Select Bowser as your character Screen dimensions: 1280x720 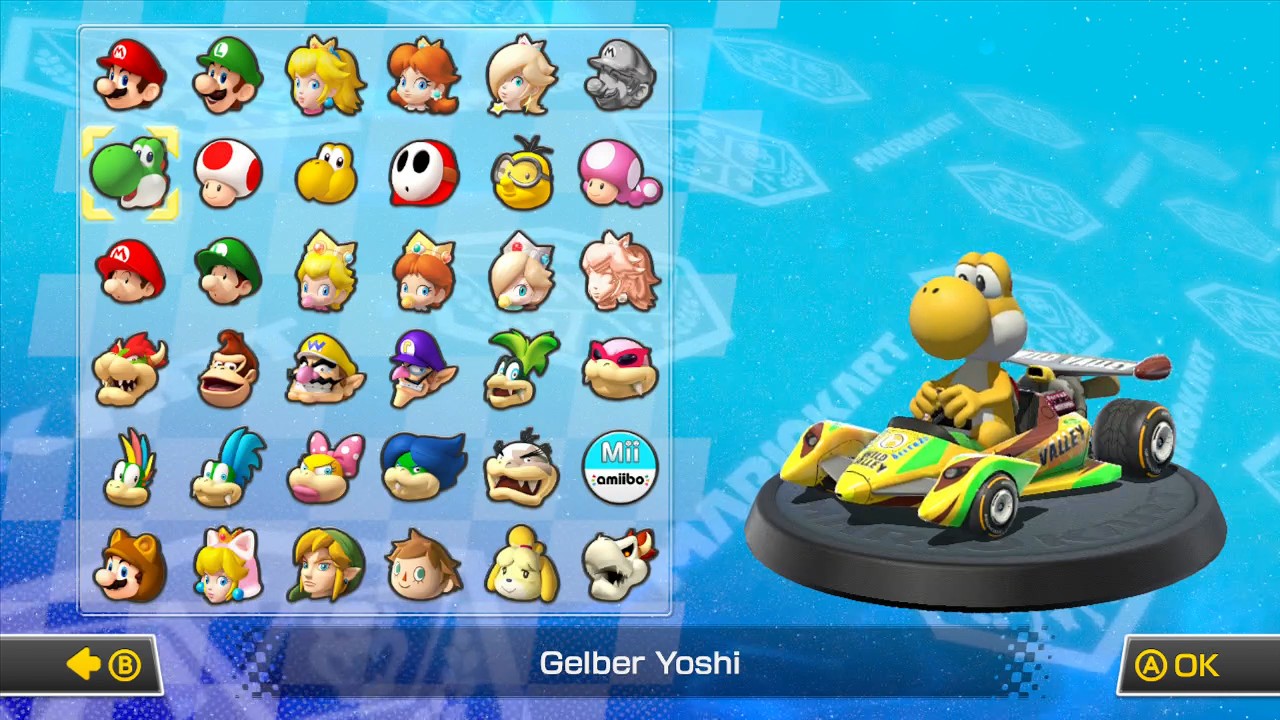(x=128, y=368)
